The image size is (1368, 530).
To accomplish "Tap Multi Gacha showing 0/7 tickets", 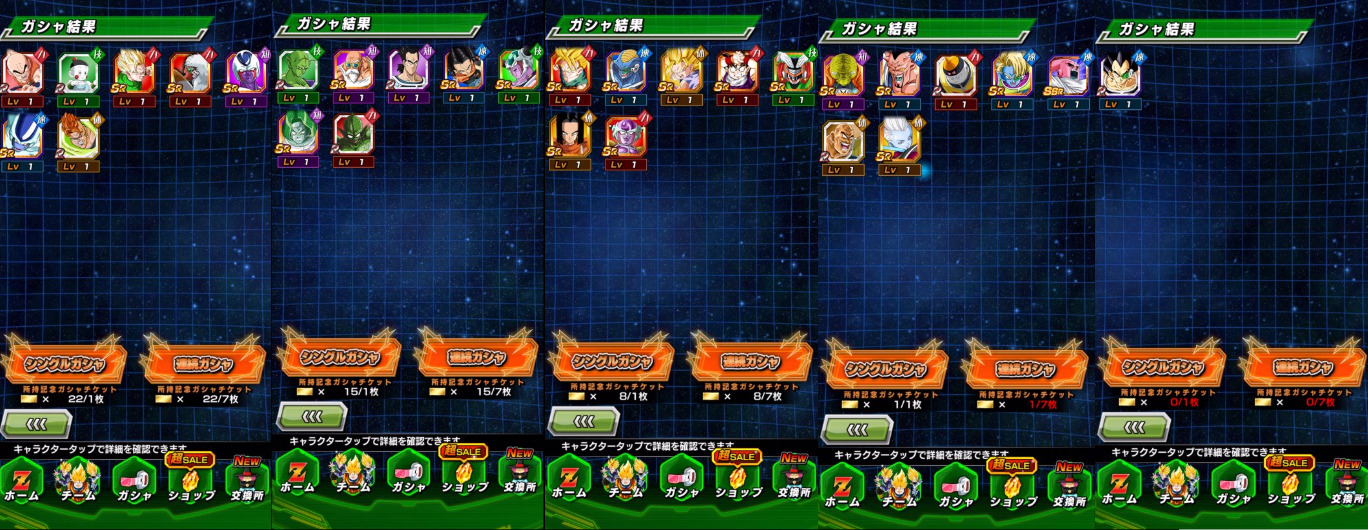I will point(1301,367).
